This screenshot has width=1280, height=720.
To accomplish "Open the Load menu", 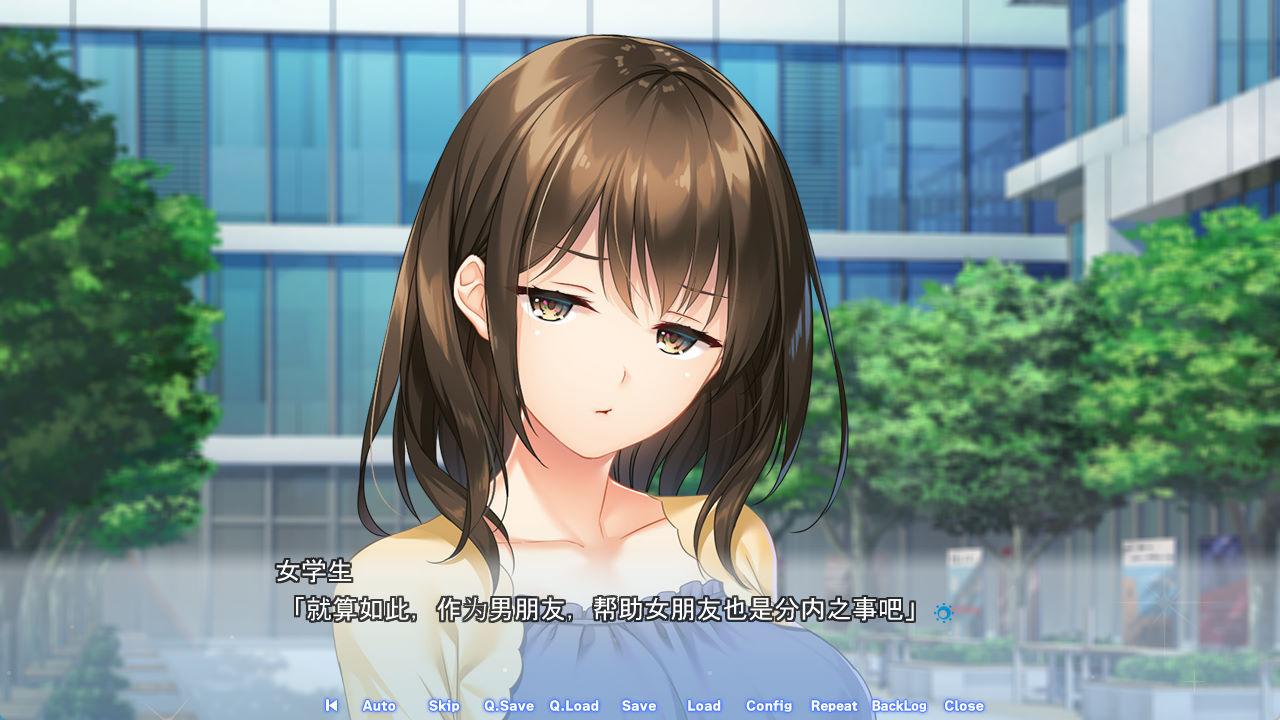I will tap(704, 705).
